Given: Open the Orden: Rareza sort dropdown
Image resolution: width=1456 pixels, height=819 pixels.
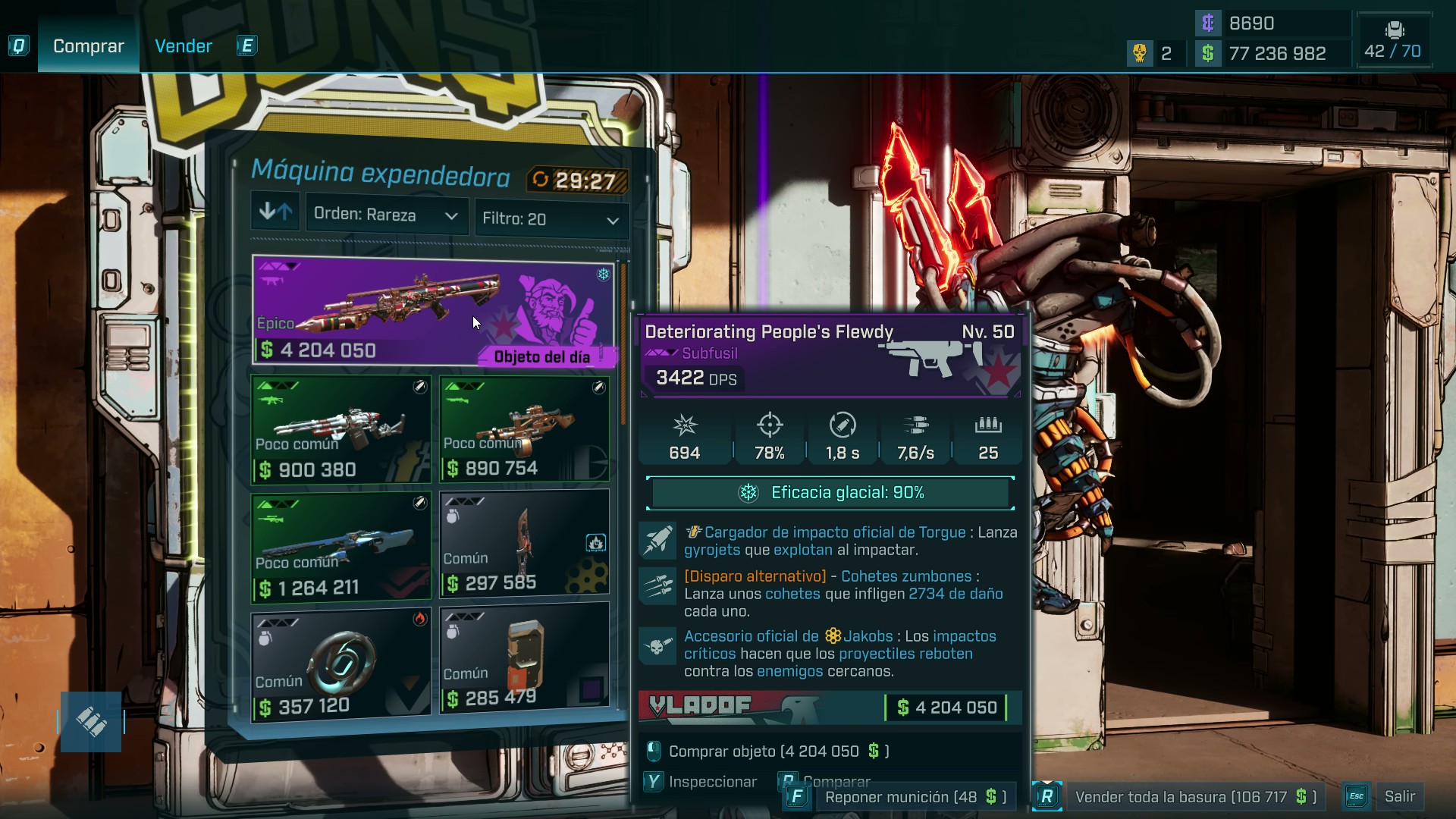Looking at the screenshot, I should click(386, 215).
